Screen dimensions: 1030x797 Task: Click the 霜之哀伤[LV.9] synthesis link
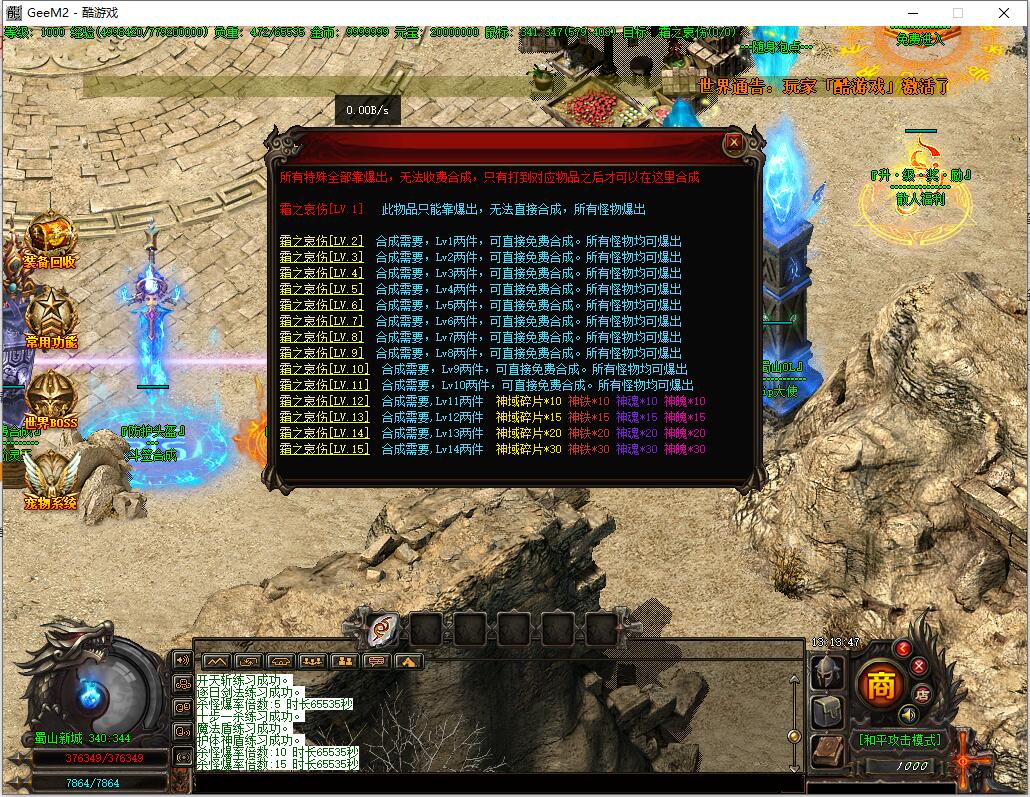pos(321,353)
